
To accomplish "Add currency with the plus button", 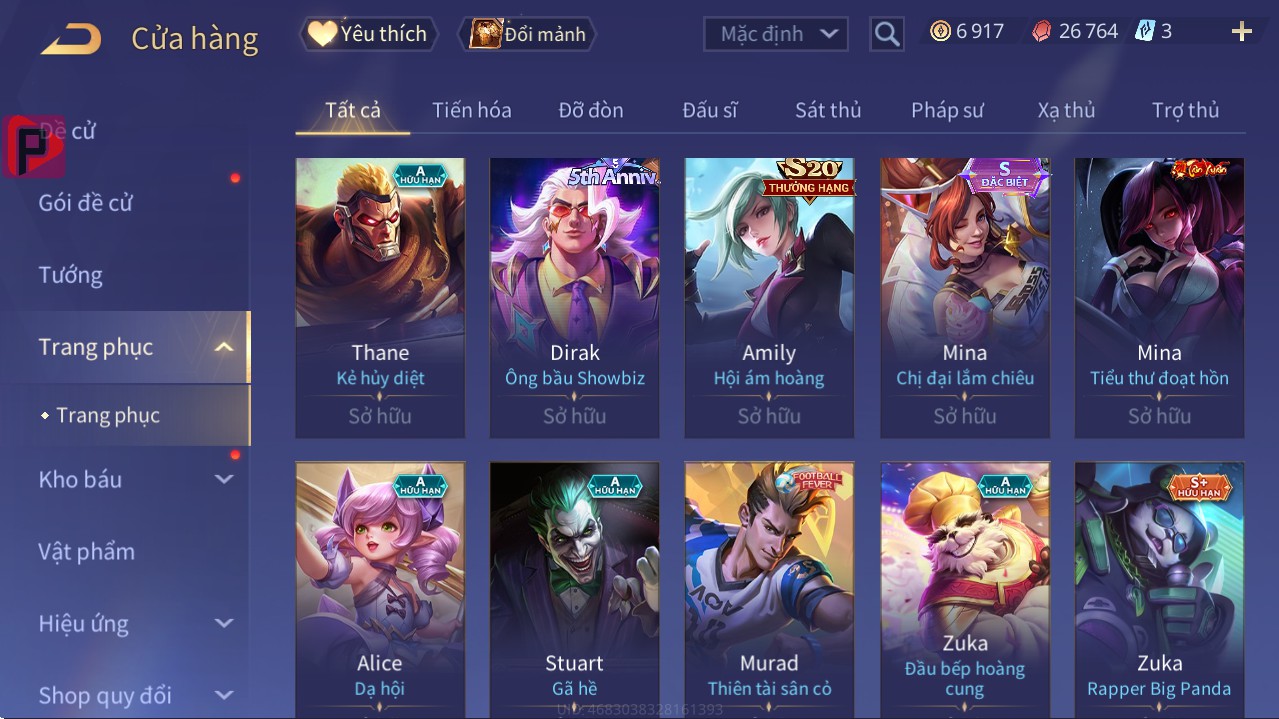I will click(1241, 32).
